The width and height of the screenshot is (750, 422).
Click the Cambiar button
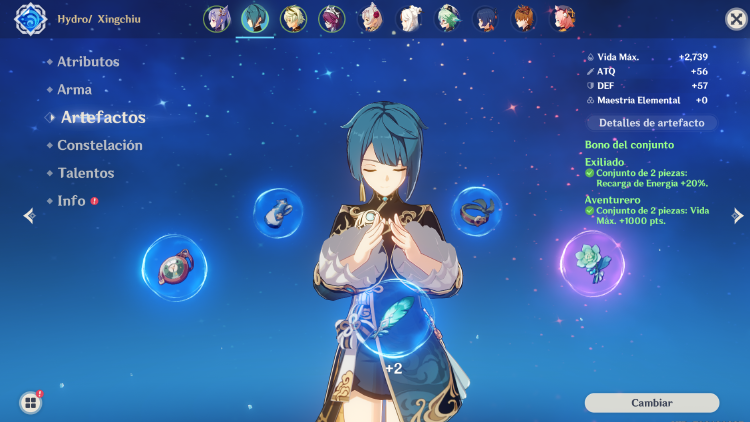[x=651, y=403]
